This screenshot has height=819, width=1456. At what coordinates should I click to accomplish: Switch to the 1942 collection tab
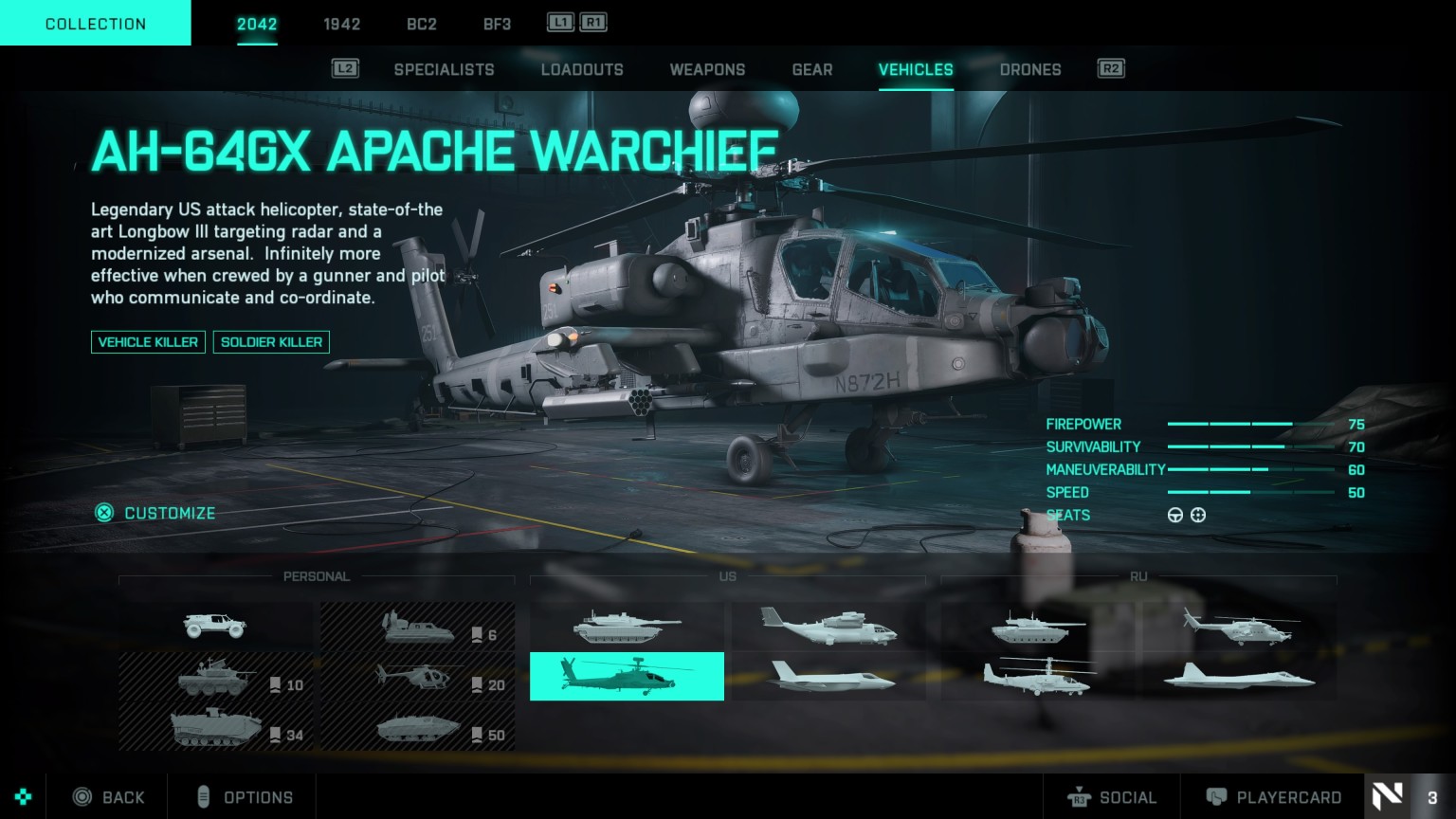pos(342,25)
